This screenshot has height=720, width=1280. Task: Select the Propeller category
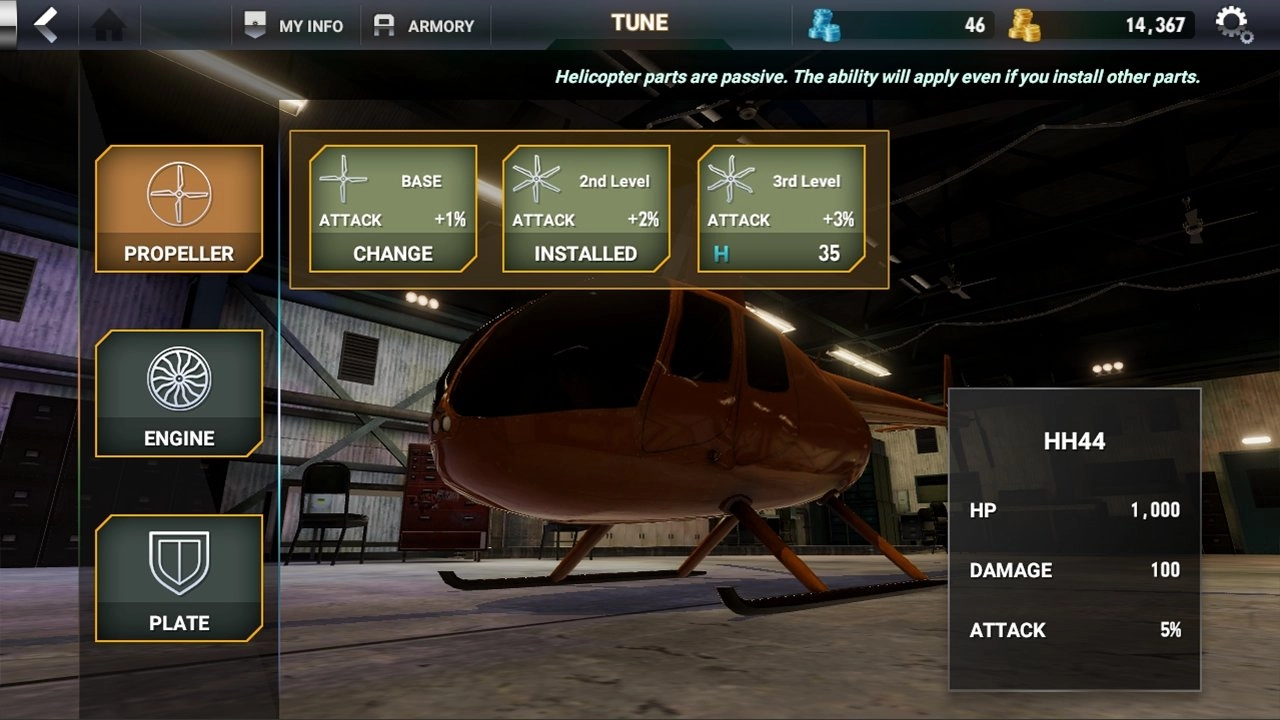coord(179,209)
